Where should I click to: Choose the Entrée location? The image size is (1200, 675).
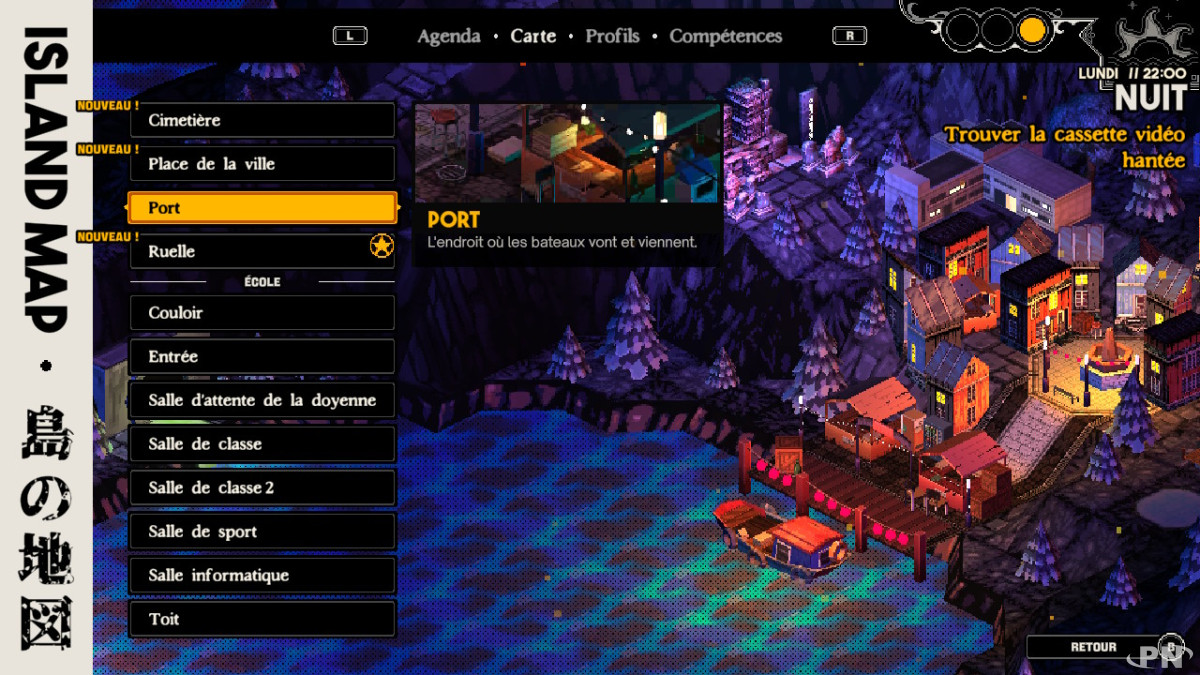pyautogui.click(x=262, y=357)
